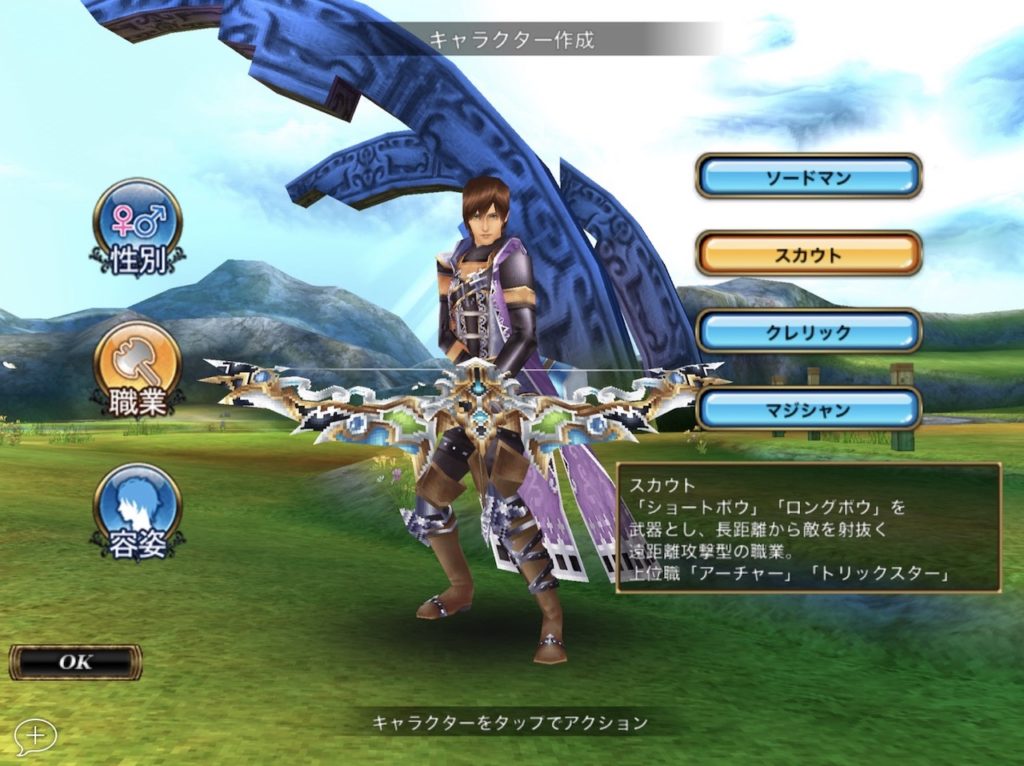Select the スカウト class option
Viewport: 1024px width, 766px height.
point(808,254)
